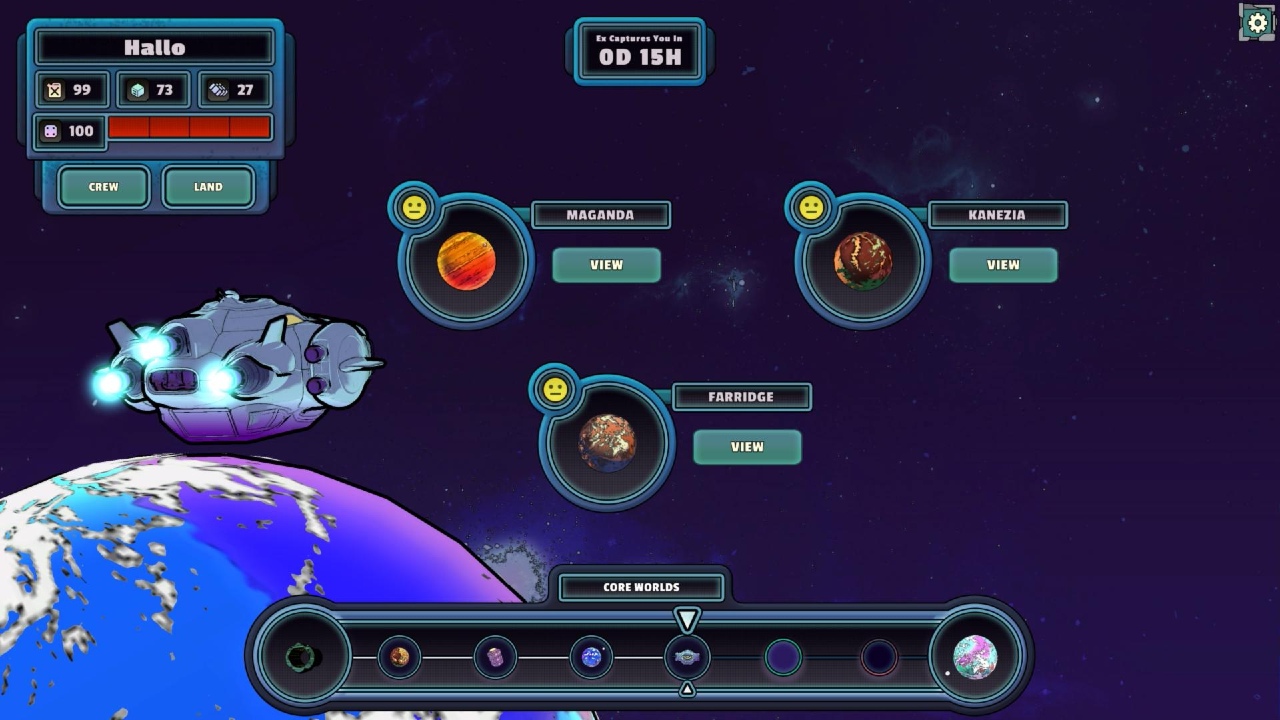Click Farridge's smiley status icon
Screen dimensions: 1280x720
pos(557,390)
